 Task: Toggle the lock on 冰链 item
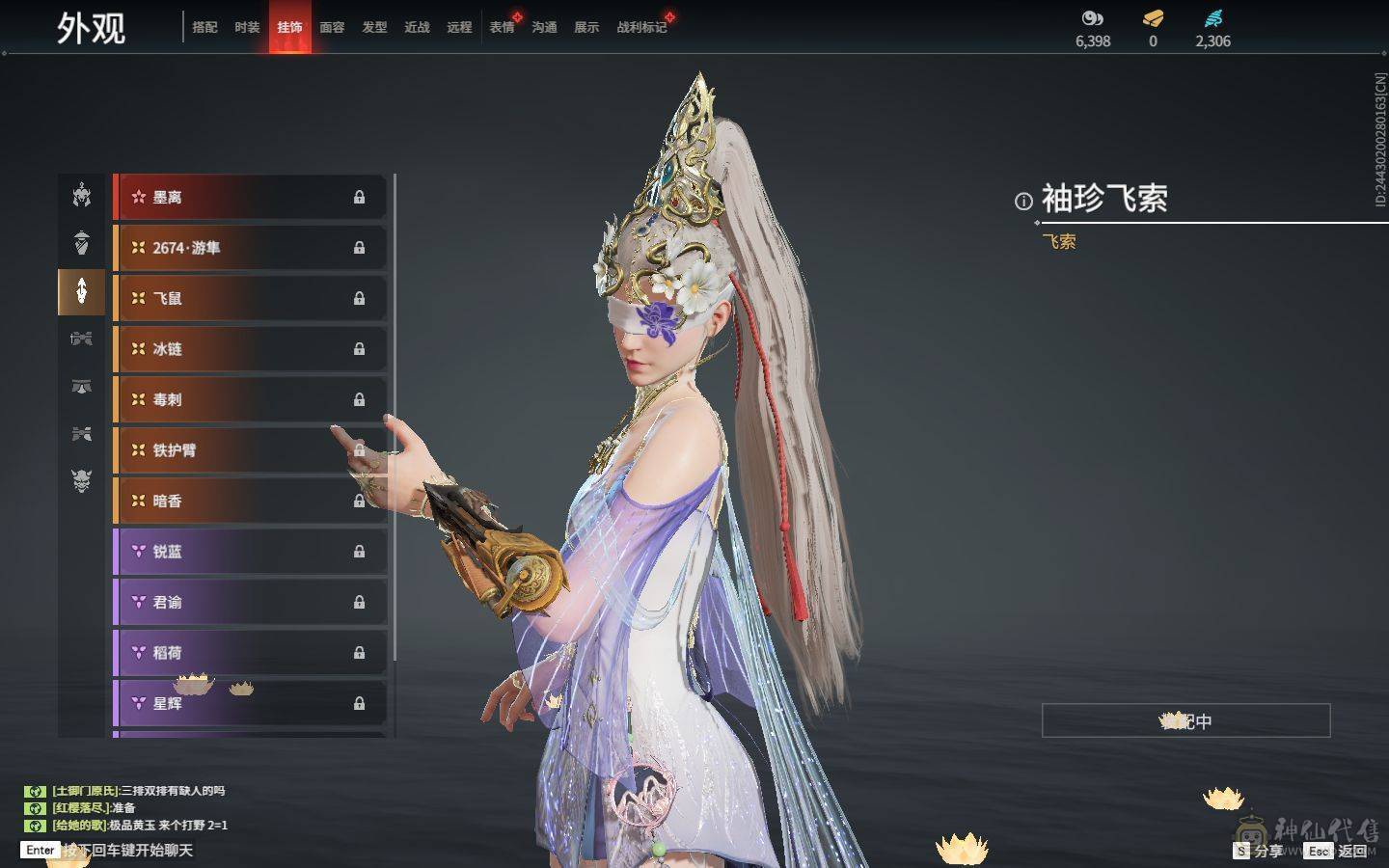[360, 348]
